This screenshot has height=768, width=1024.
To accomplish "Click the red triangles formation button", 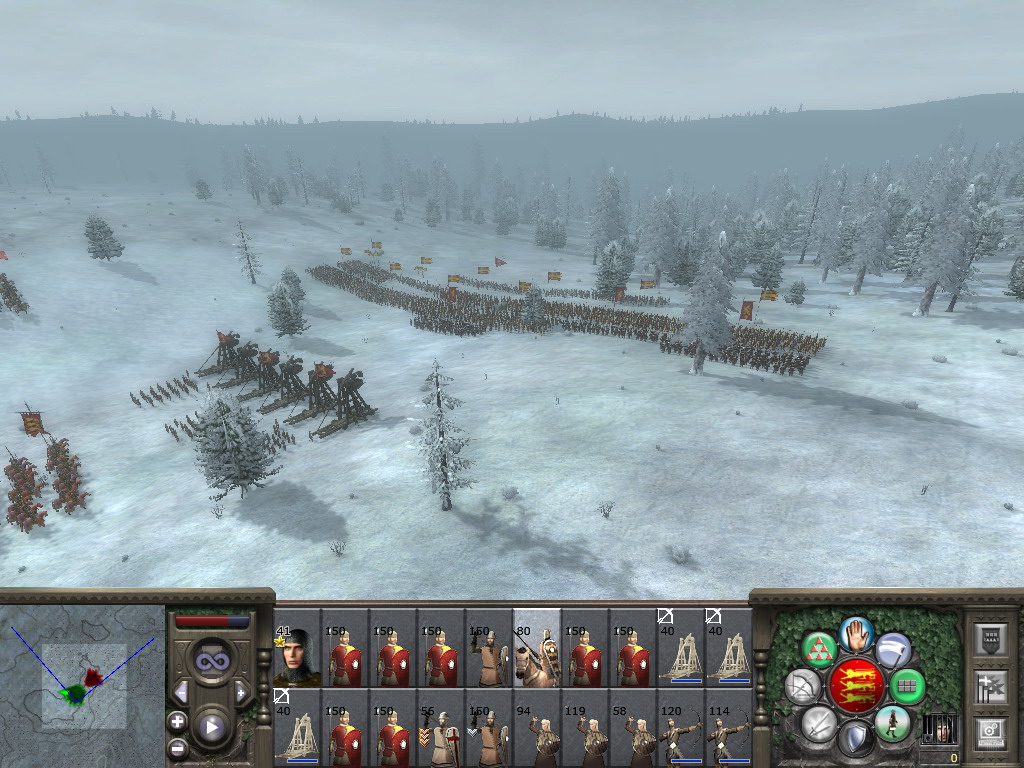I will [x=819, y=650].
